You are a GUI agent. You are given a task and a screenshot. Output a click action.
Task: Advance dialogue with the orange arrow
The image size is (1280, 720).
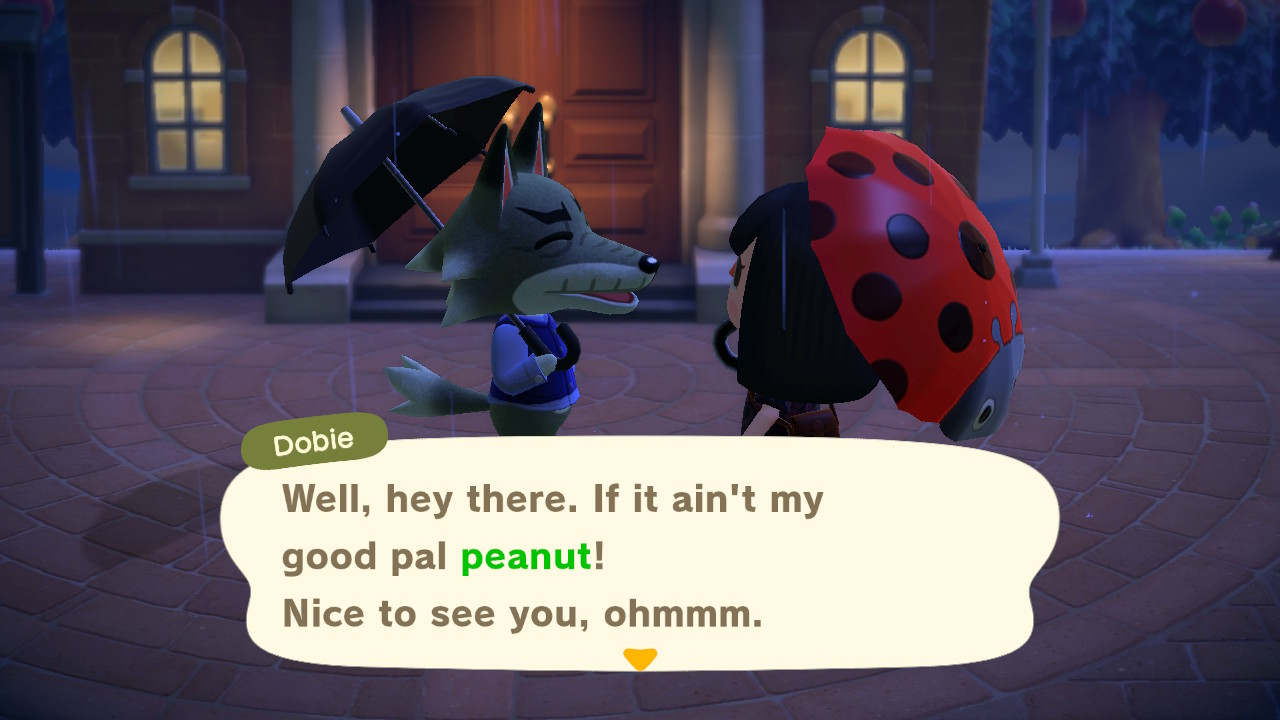point(640,659)
